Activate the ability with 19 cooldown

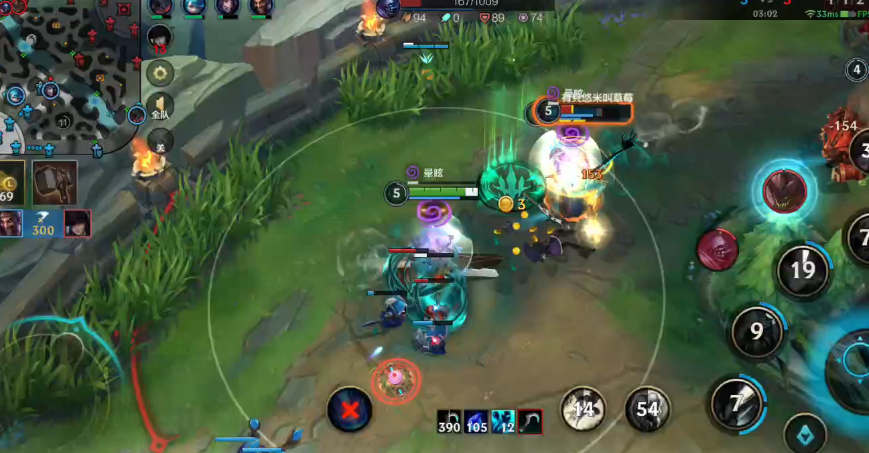click(x=803, y=269)
